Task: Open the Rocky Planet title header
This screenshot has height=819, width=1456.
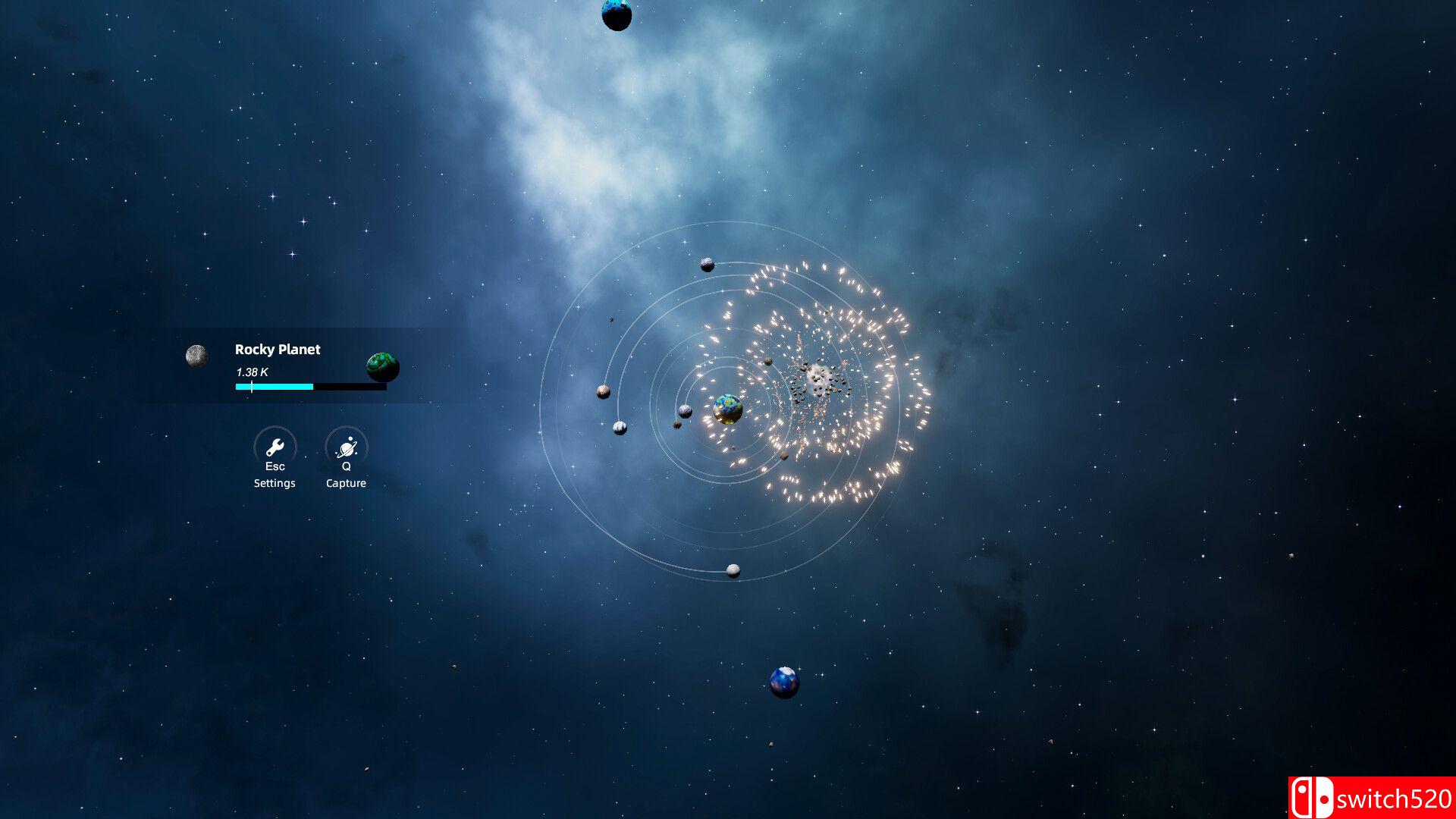Action: 278,350
